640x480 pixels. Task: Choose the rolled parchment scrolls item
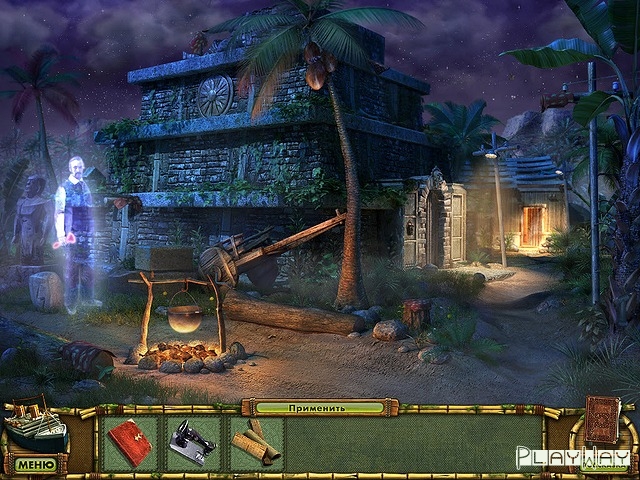(255, 441)
